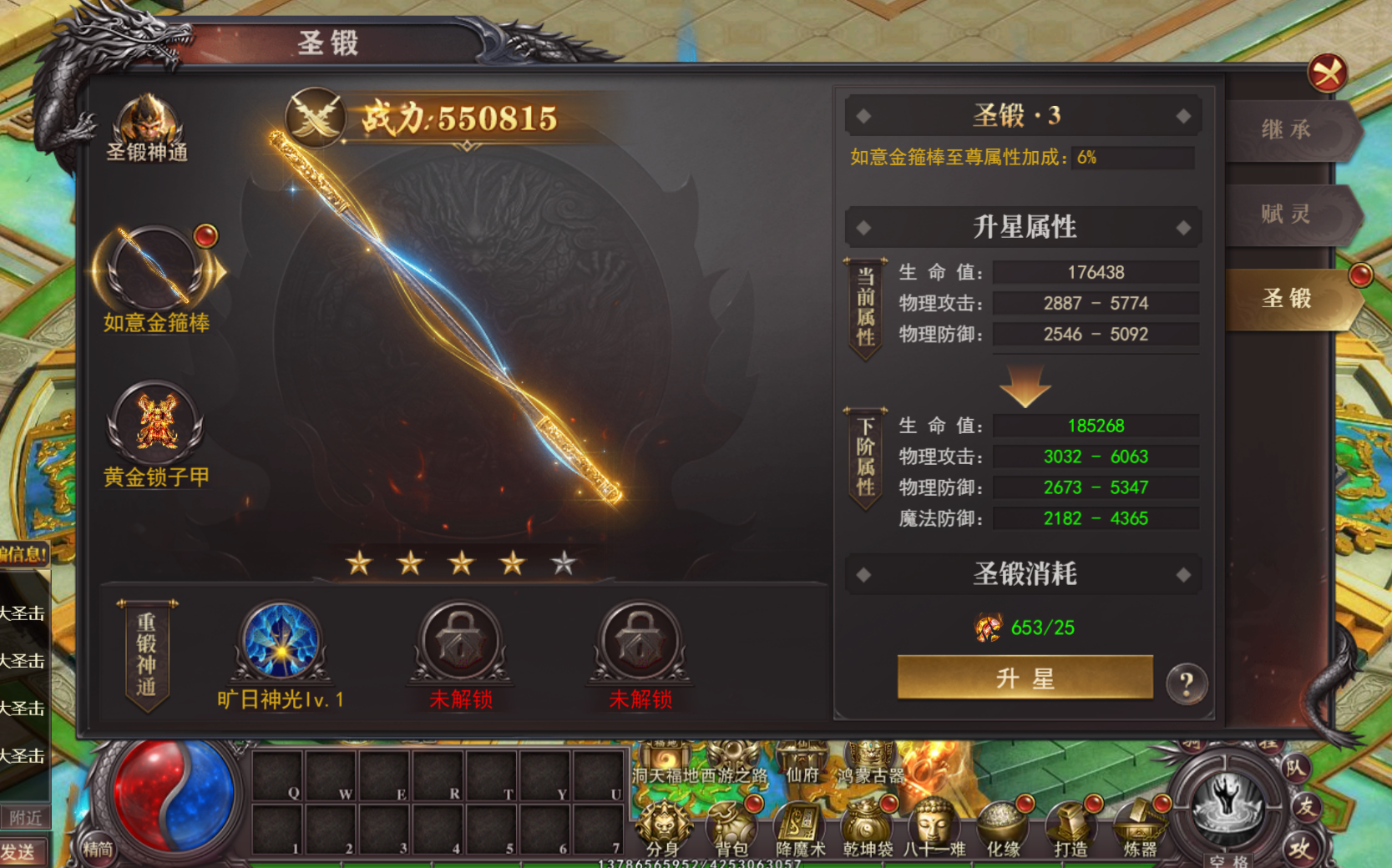Open the 圣锻神通 monkey icon
1392x868 pixels.
coord(147,121)
